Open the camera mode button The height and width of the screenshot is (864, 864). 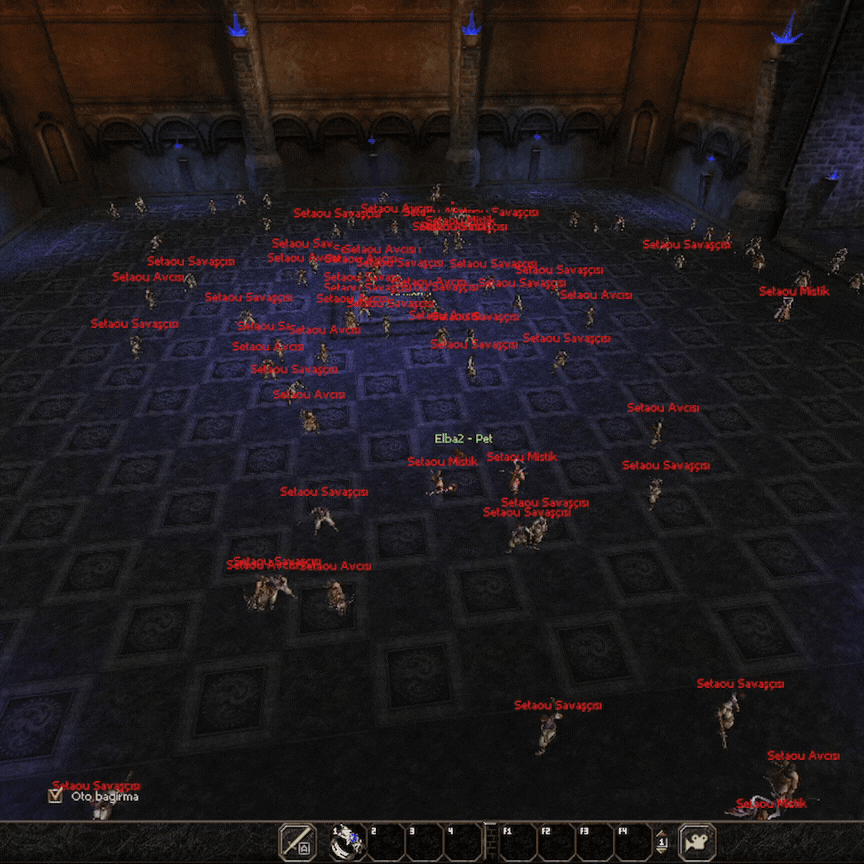(697, 842)
